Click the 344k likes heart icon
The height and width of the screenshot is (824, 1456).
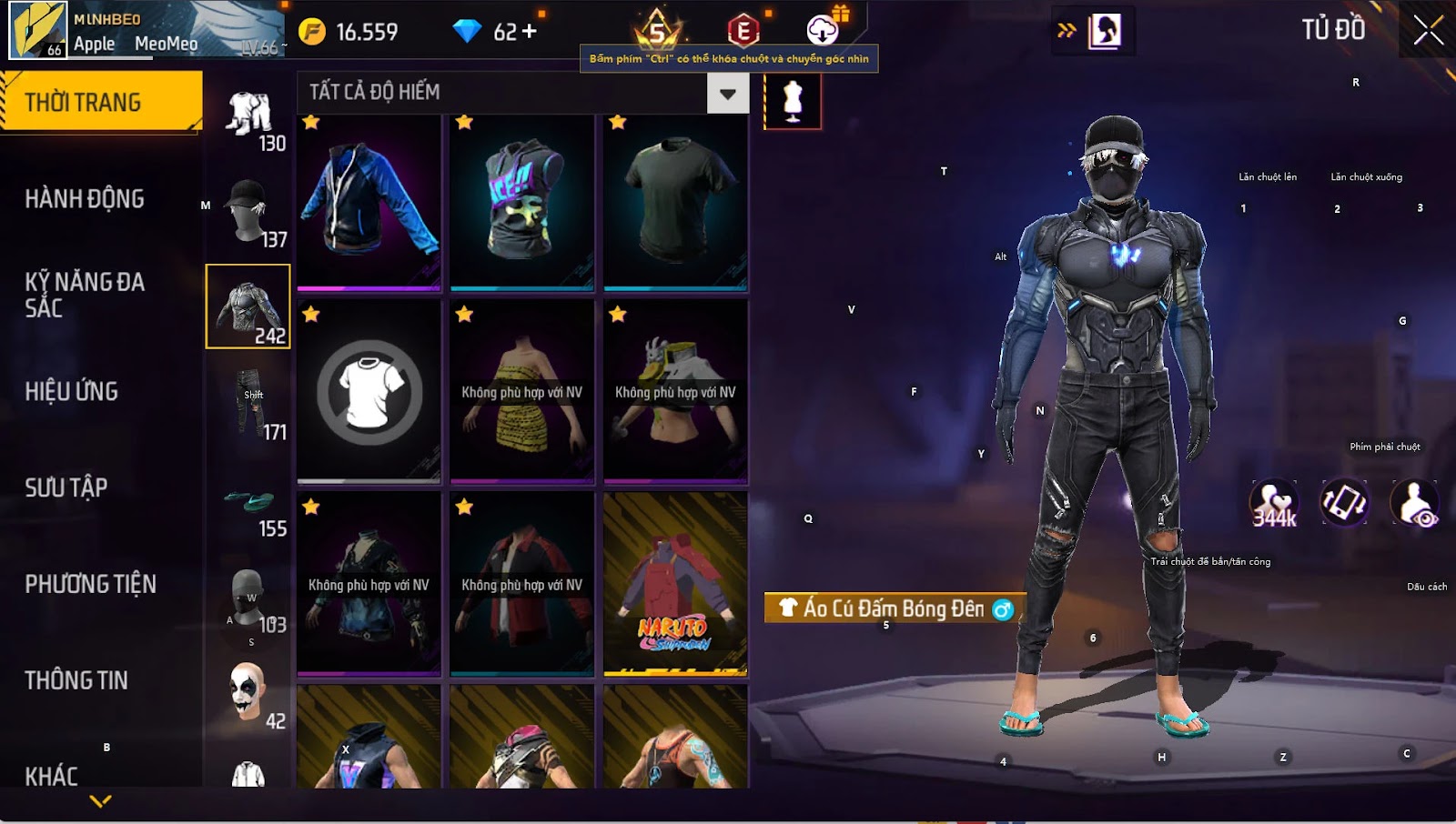(x=1273, y=503)
